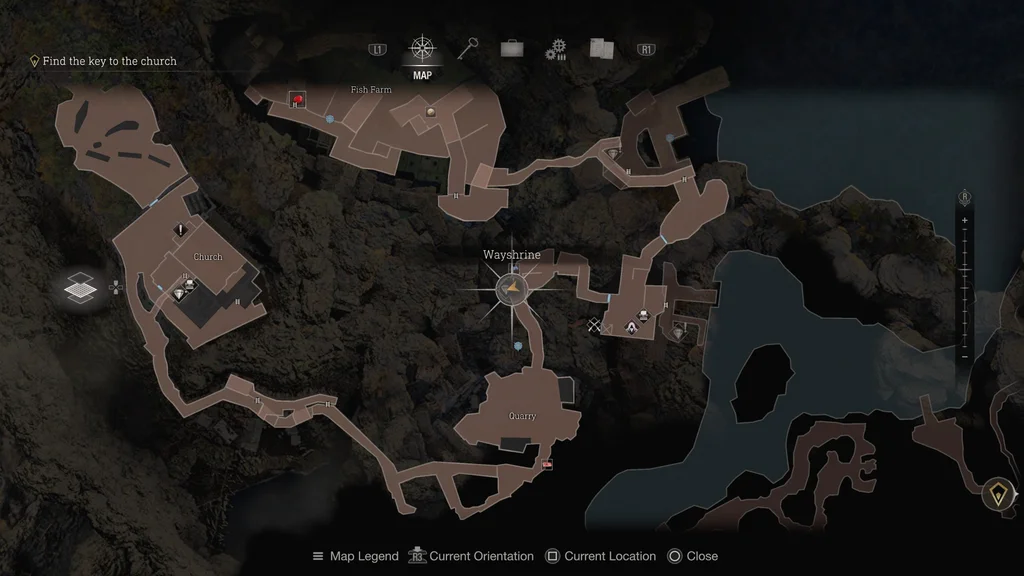Select the typewriter marker at Church

(190, 286)
